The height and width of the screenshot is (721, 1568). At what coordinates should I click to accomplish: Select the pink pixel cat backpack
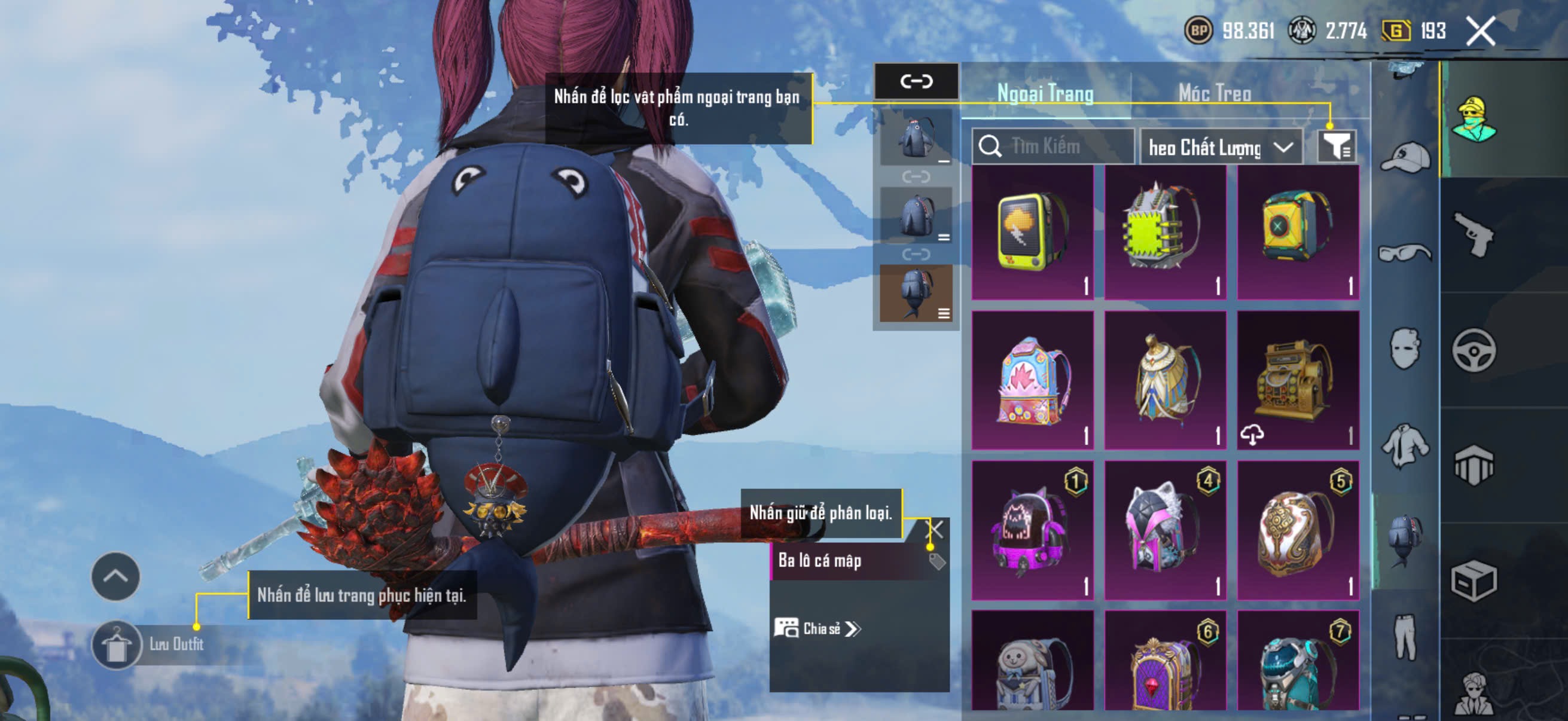[1033, 530]
